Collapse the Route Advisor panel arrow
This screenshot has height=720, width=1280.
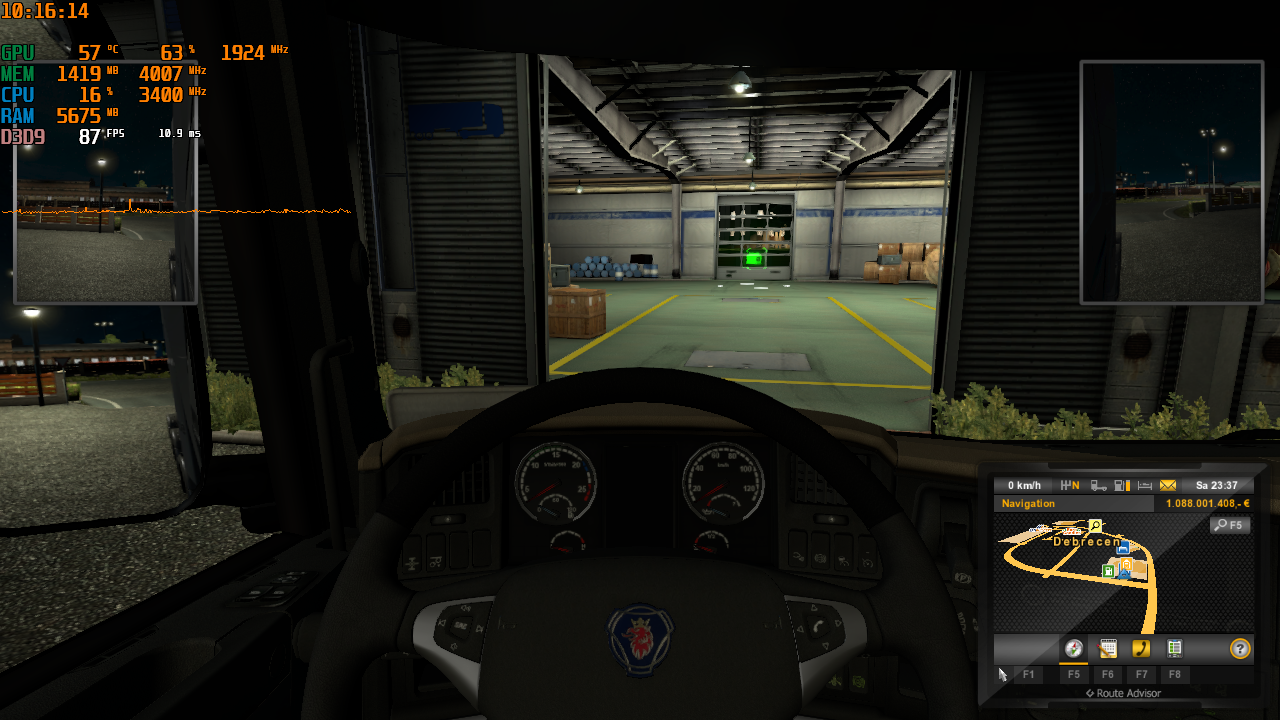click(1092, 693)
